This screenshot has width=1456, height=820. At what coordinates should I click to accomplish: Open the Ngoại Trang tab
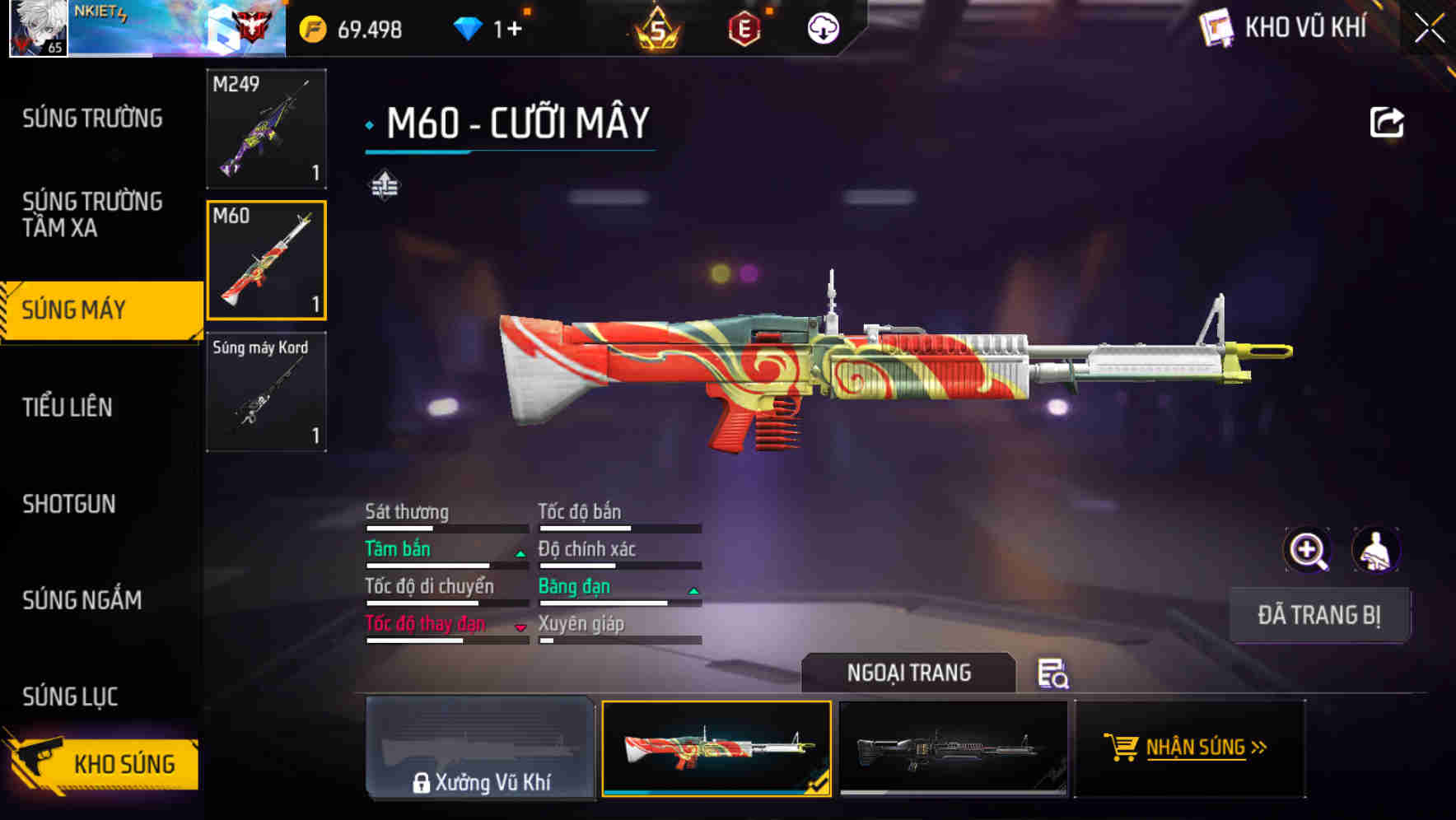click(908, 673)
